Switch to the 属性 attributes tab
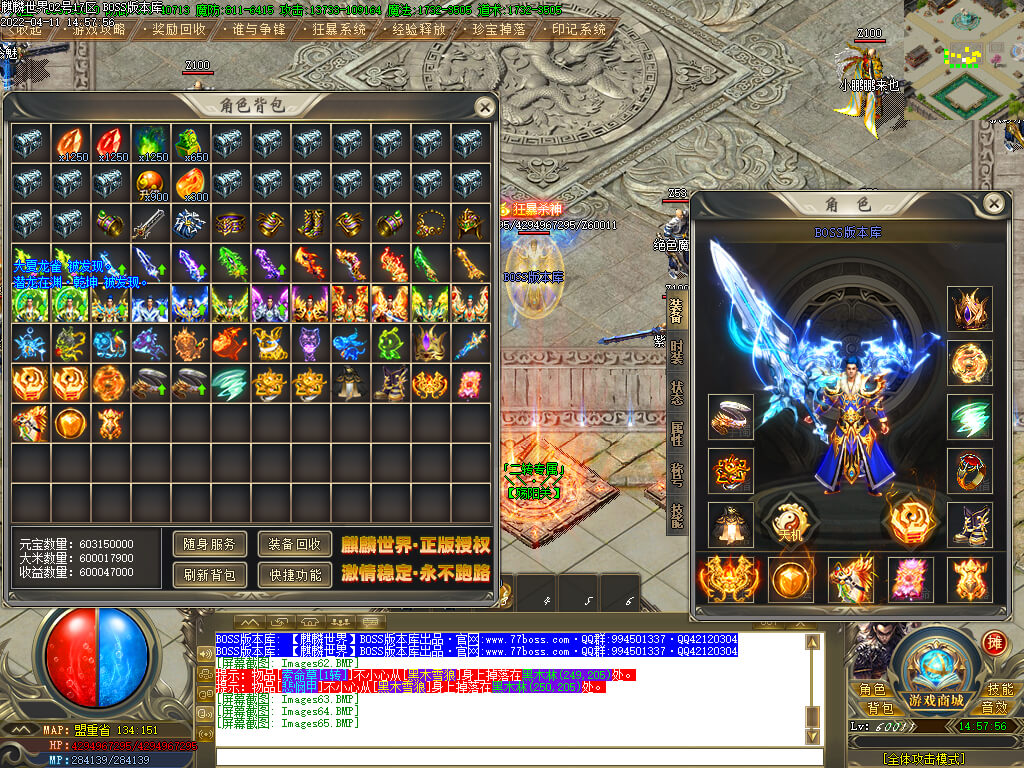 pyautogui.click(x=677, y=433)
